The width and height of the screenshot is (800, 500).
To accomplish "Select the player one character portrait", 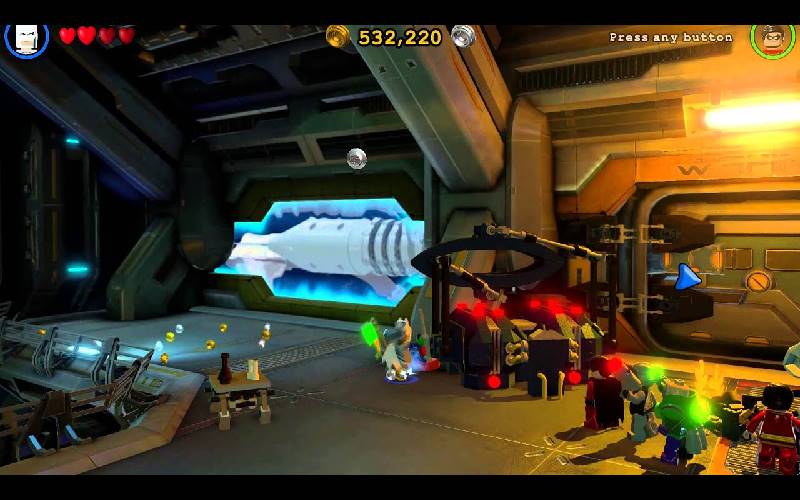I will (x=26, y=38).
